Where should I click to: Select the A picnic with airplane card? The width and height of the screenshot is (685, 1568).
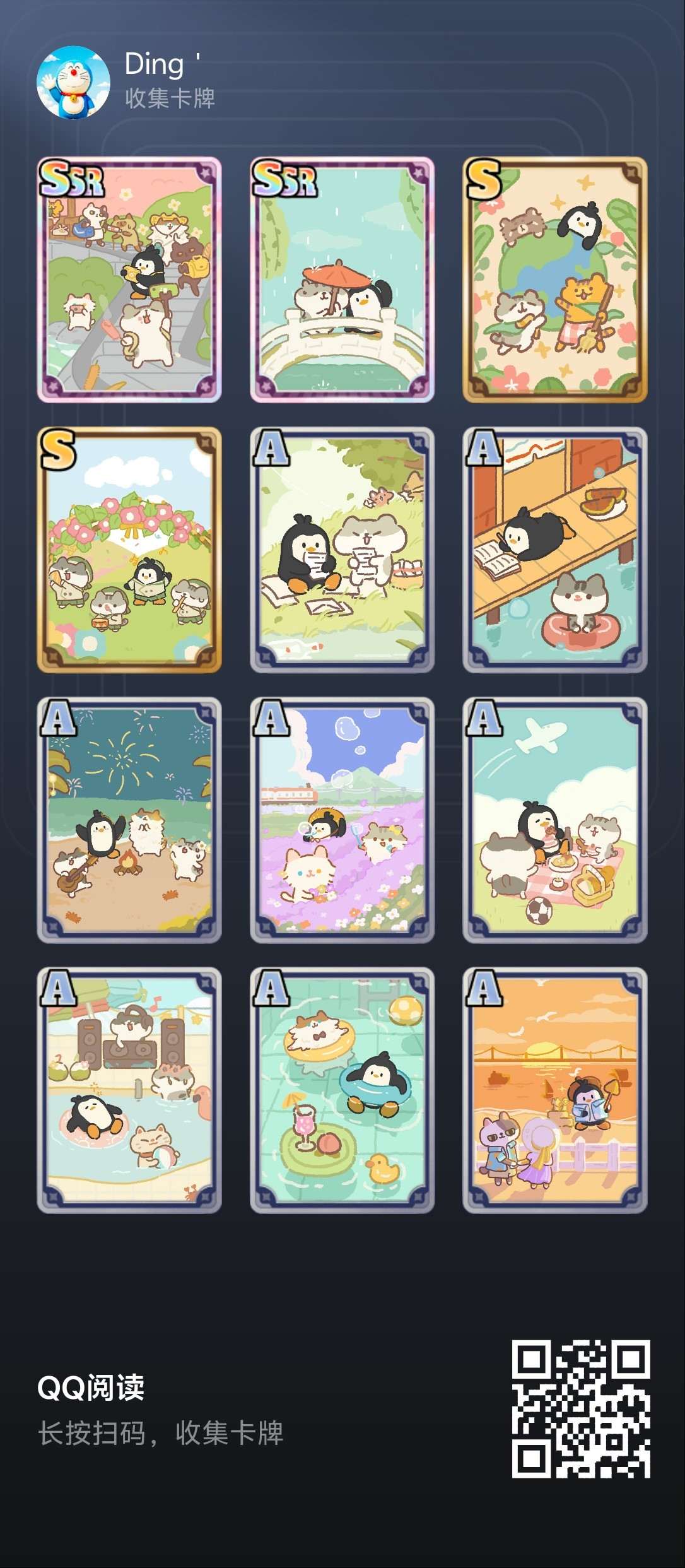[555, 820]
